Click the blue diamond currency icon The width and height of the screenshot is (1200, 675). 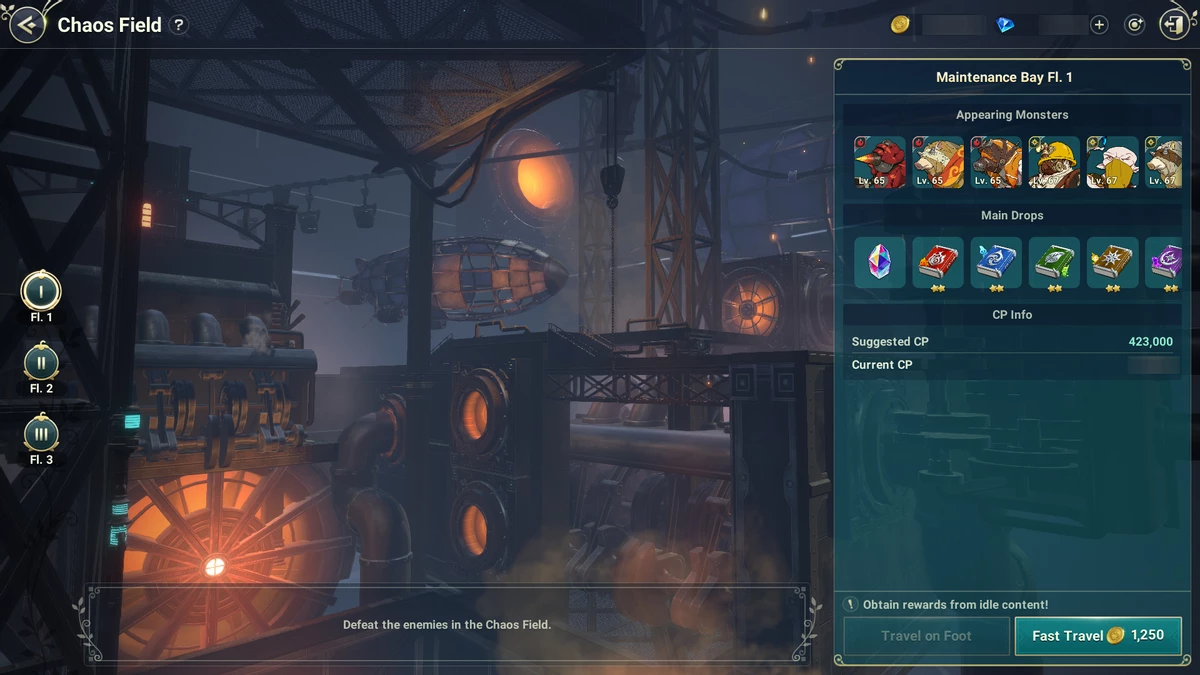coord(1006,25)
